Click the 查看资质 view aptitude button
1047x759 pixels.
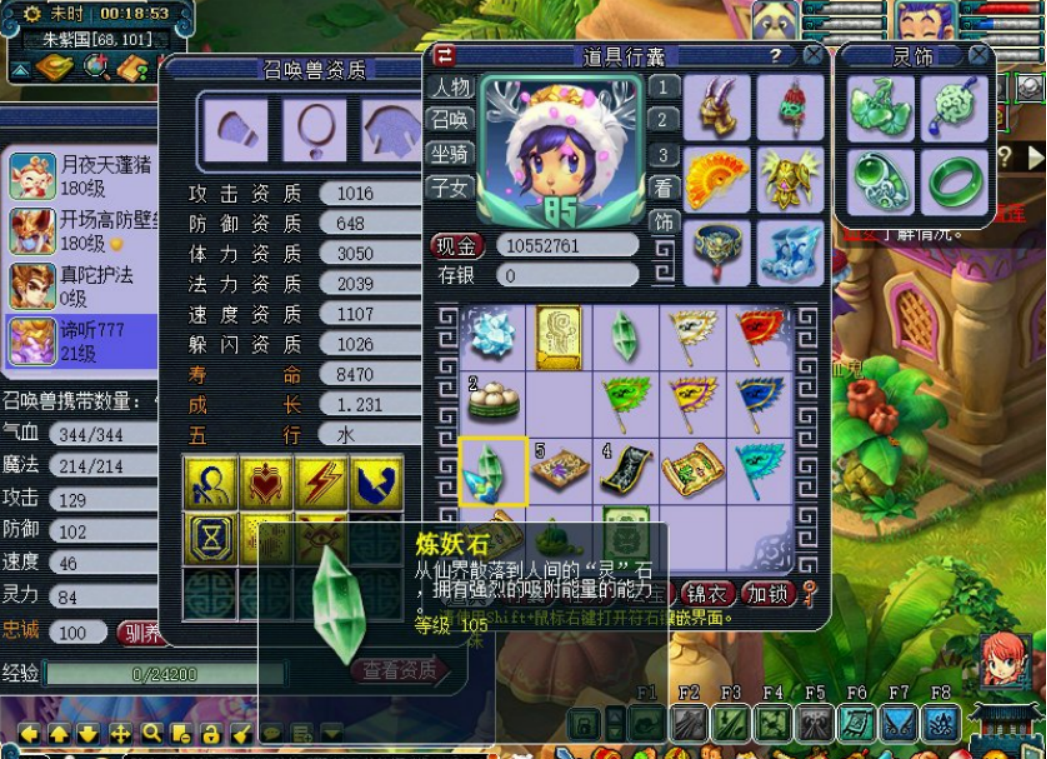pos(399,670)
